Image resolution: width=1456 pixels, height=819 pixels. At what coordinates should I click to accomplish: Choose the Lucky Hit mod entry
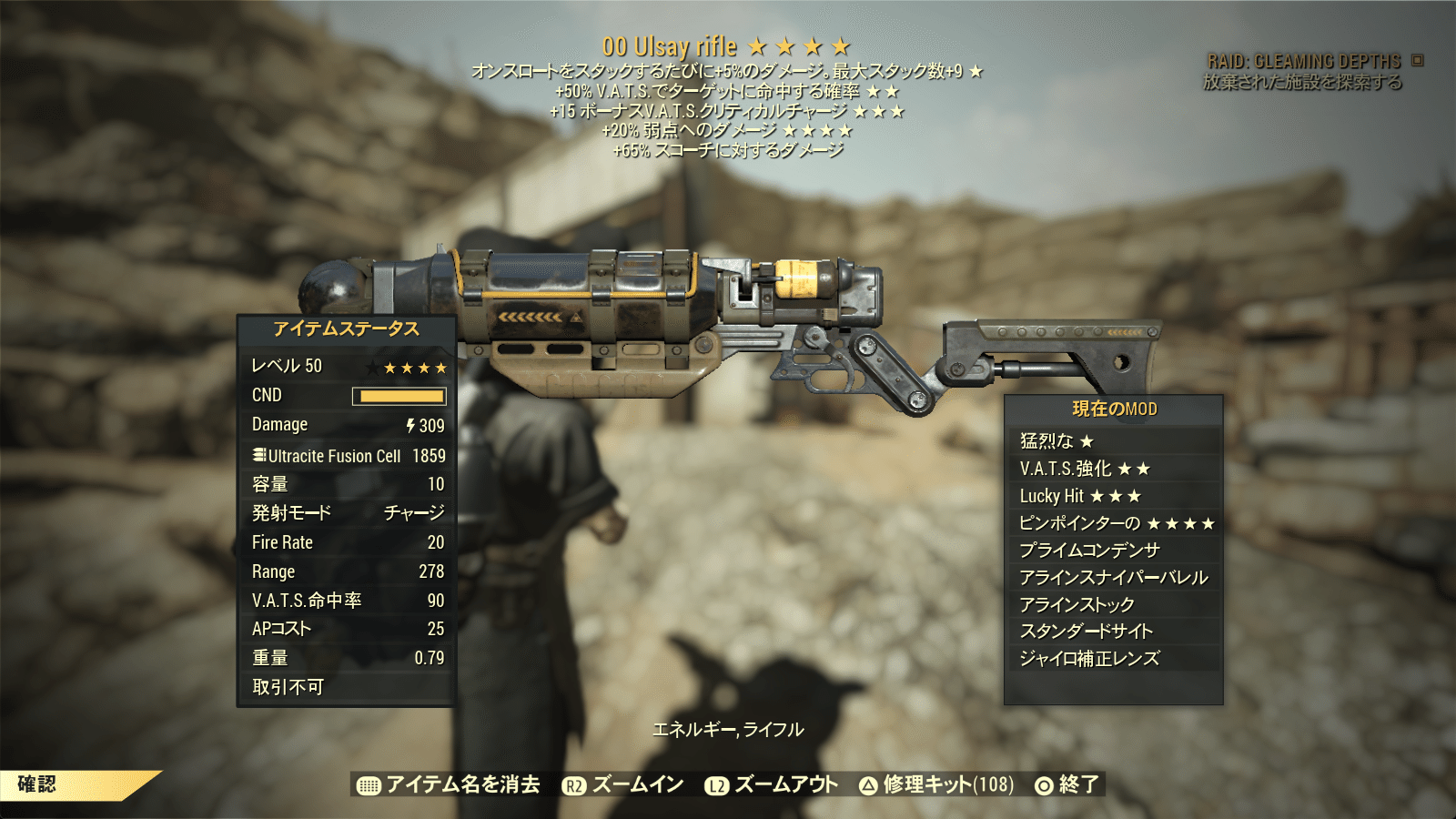pos(1113,496)
